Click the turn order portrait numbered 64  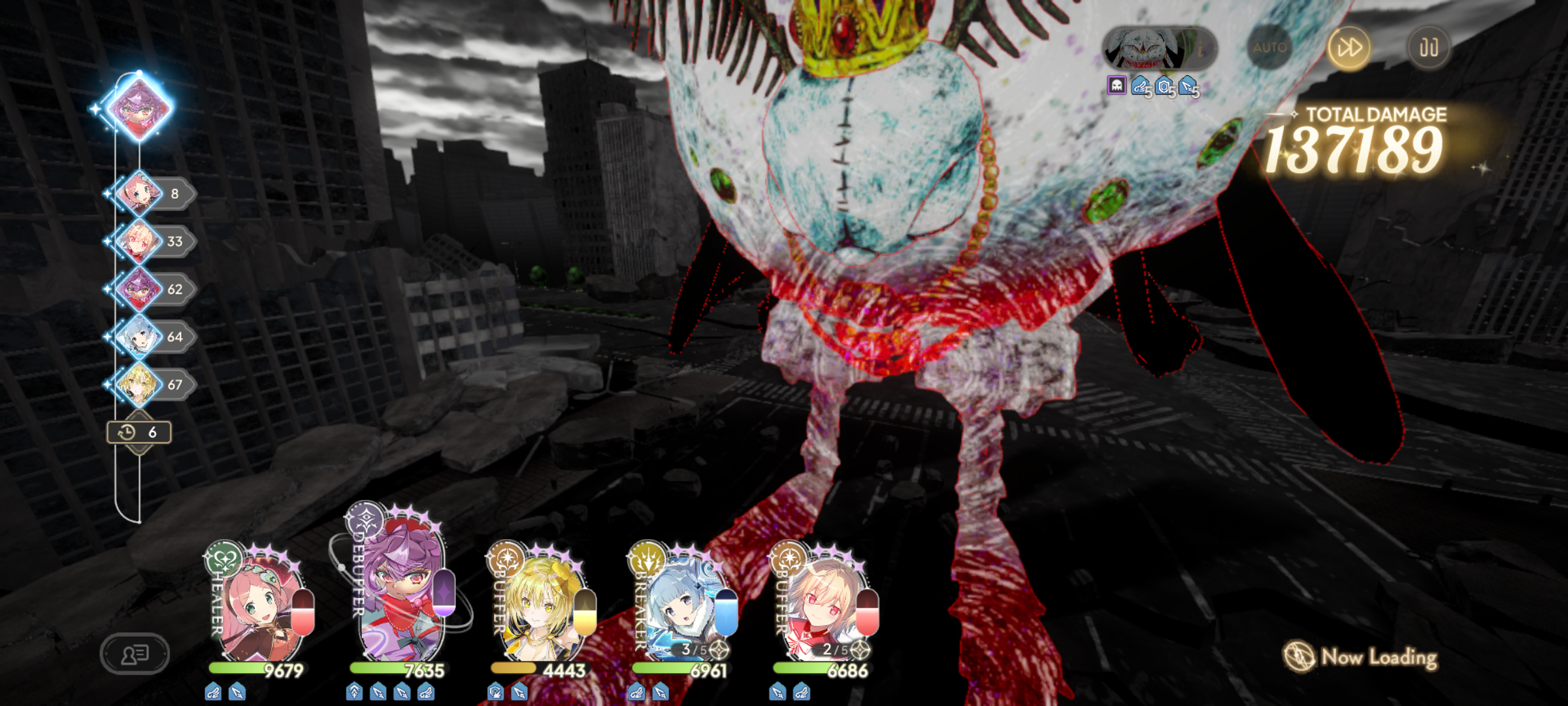[139, 337]
